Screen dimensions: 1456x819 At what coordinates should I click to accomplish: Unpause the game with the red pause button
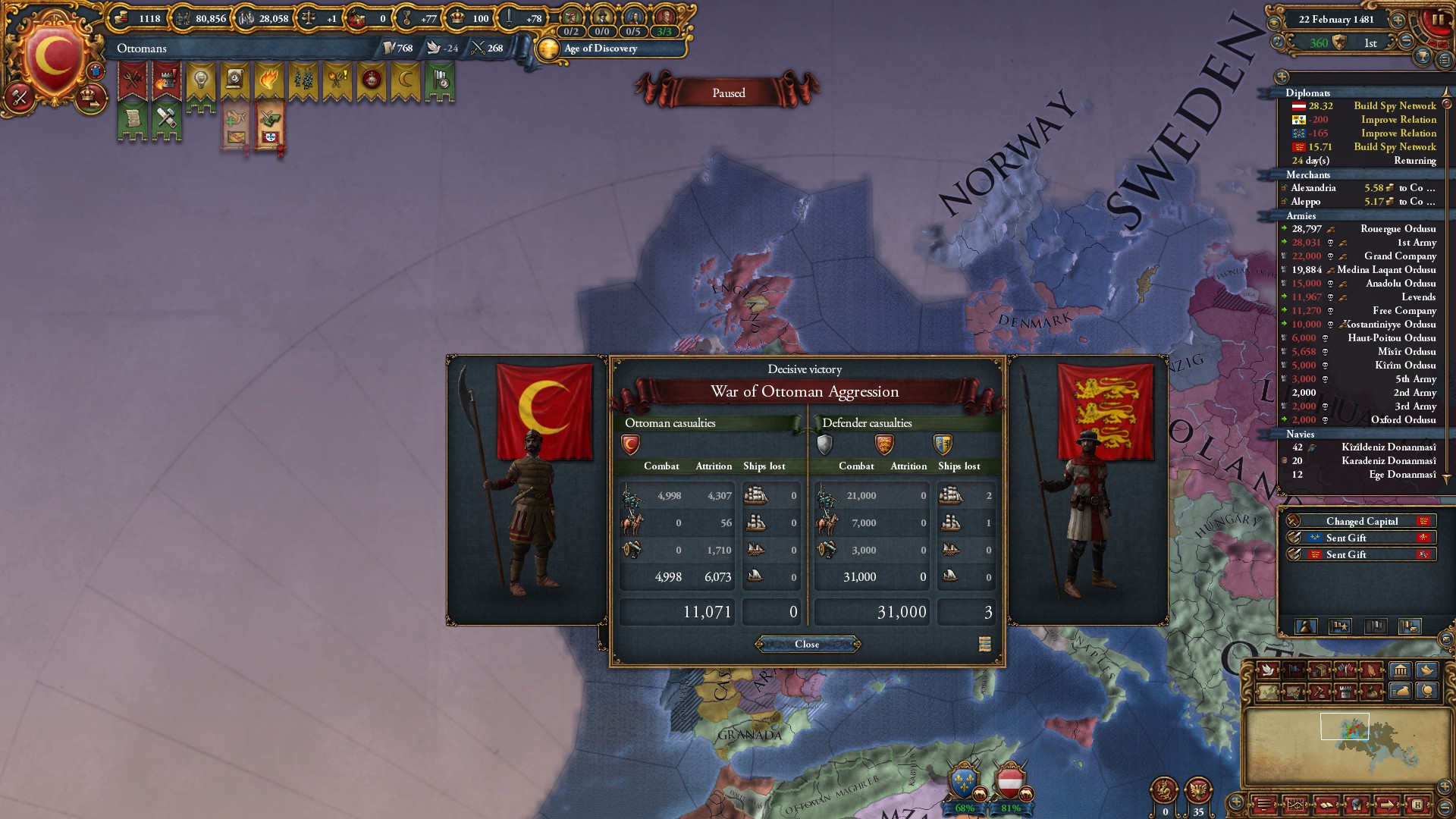point(1436,21)
